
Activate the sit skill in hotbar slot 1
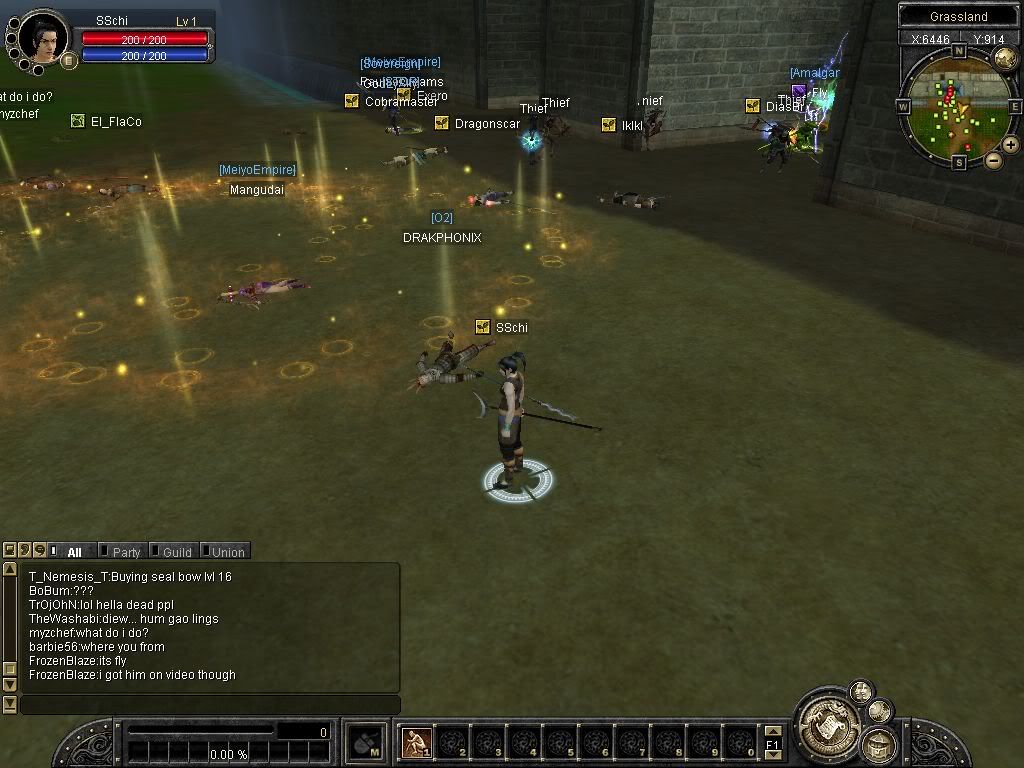[x=416, y=742]
